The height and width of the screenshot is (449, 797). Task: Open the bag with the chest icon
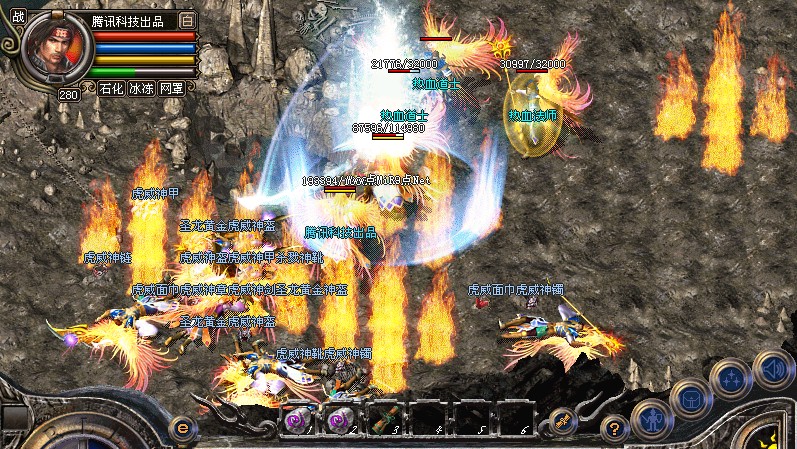(x=691, y=397)
